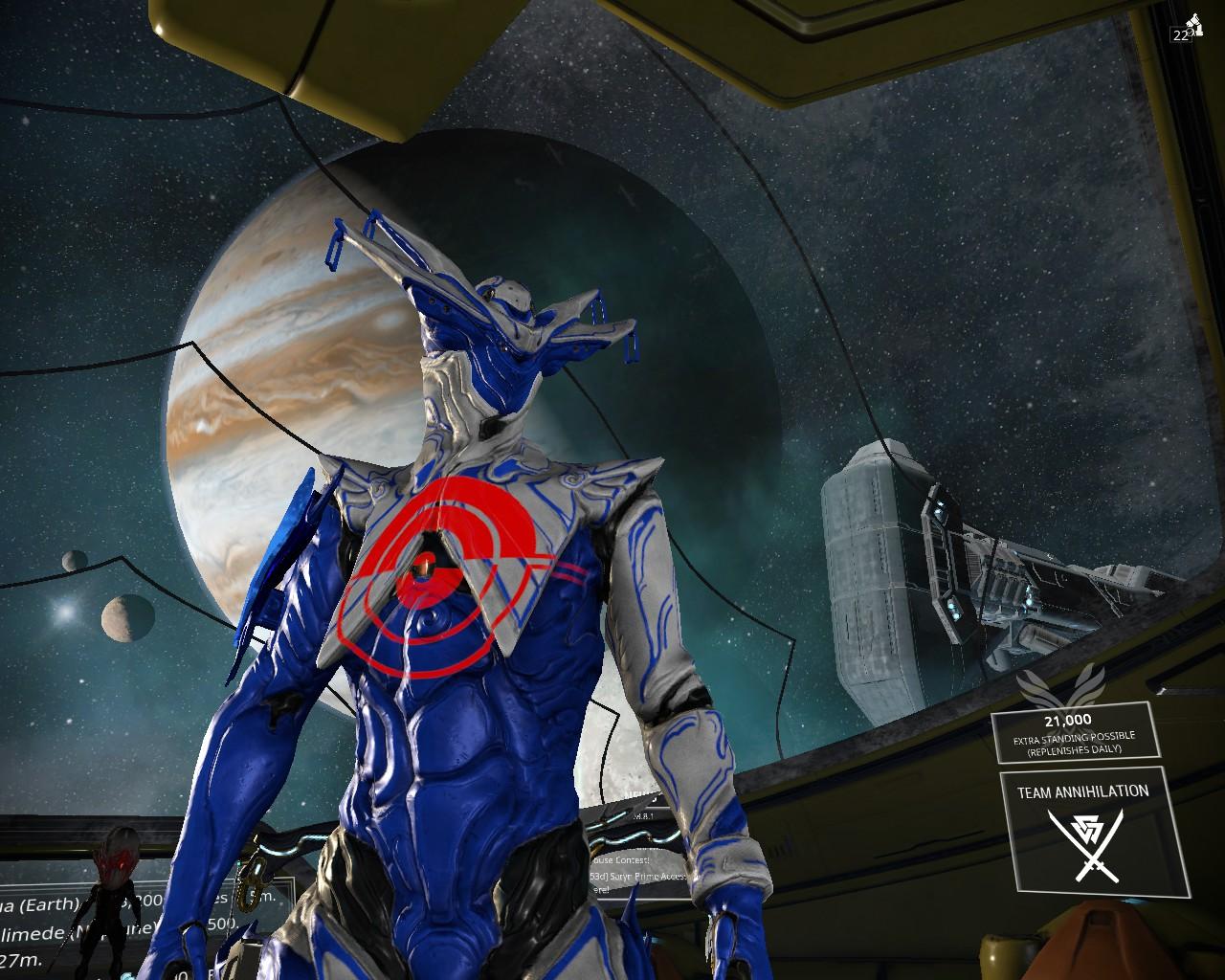Click the telescope icon with the 22 counter

[x=1189, y=28]
